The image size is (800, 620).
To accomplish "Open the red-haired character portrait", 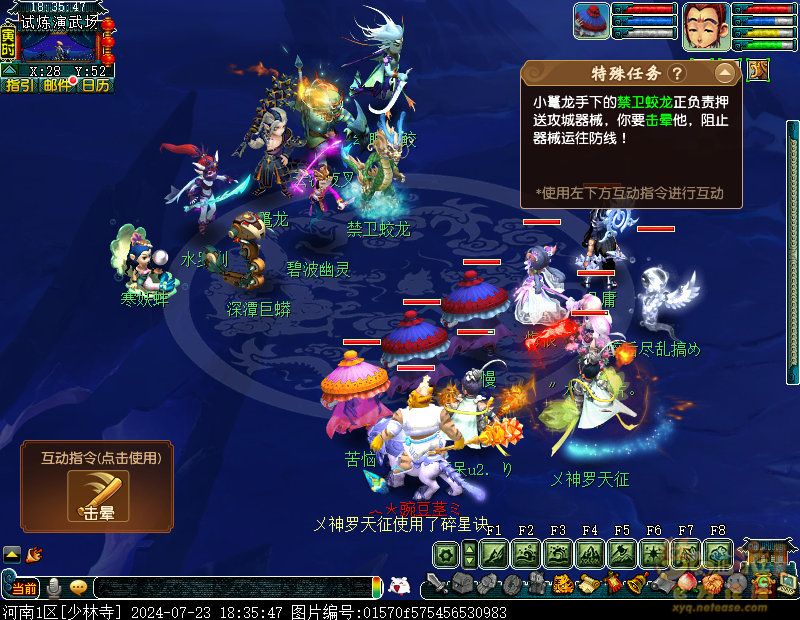I will 705,25.
